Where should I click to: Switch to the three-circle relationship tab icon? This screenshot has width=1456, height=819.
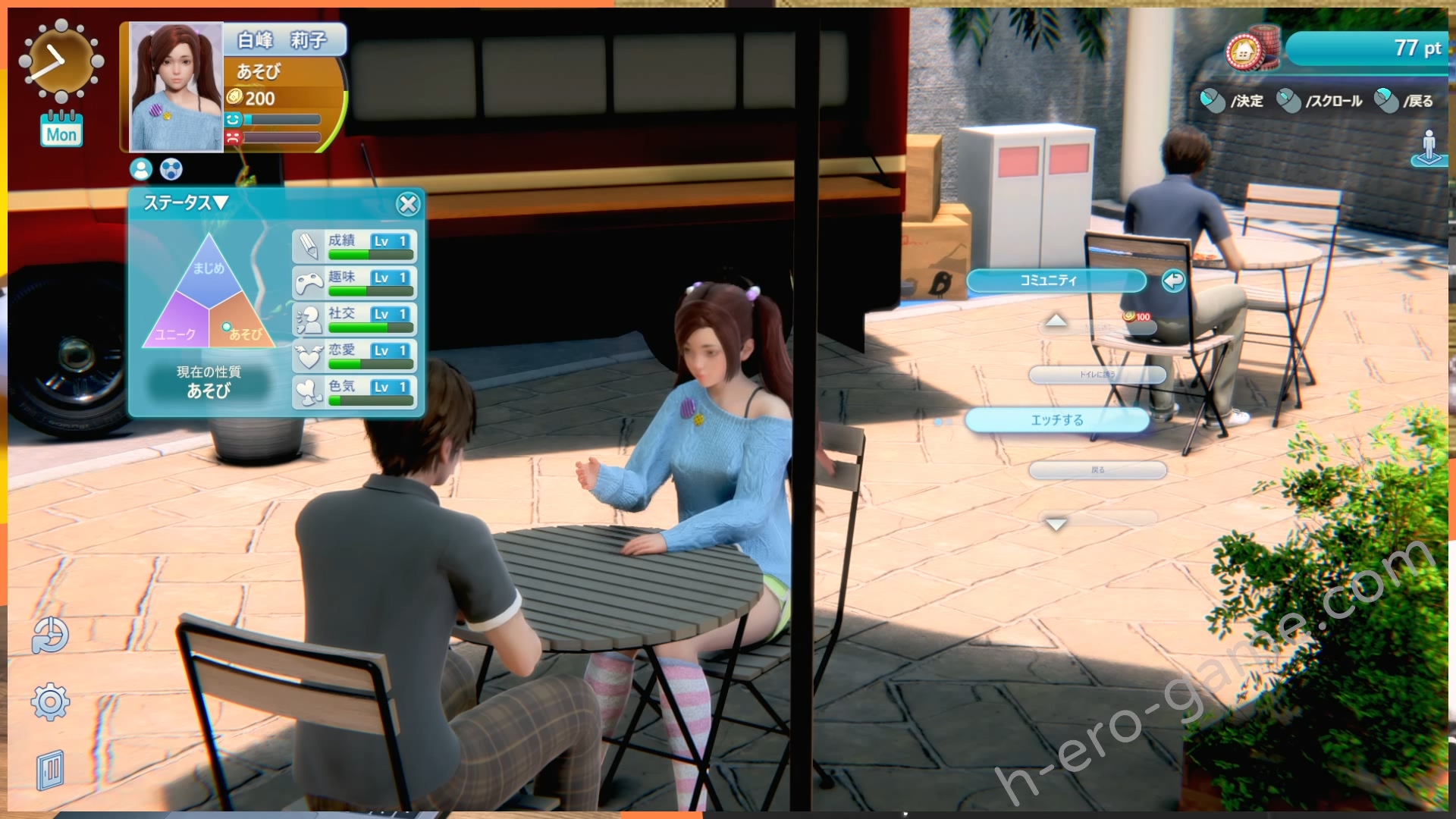171,169
